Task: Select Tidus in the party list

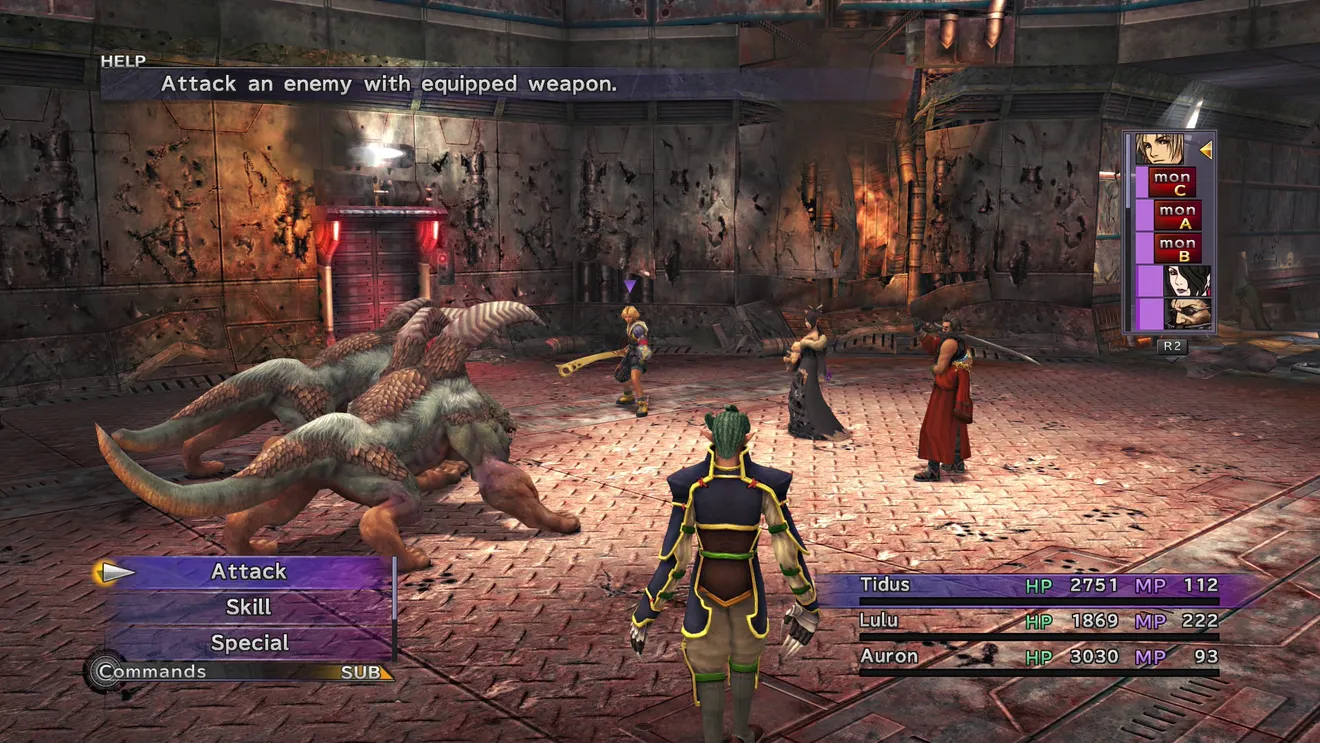Action: pyautogui.click(x=885, y=585)
